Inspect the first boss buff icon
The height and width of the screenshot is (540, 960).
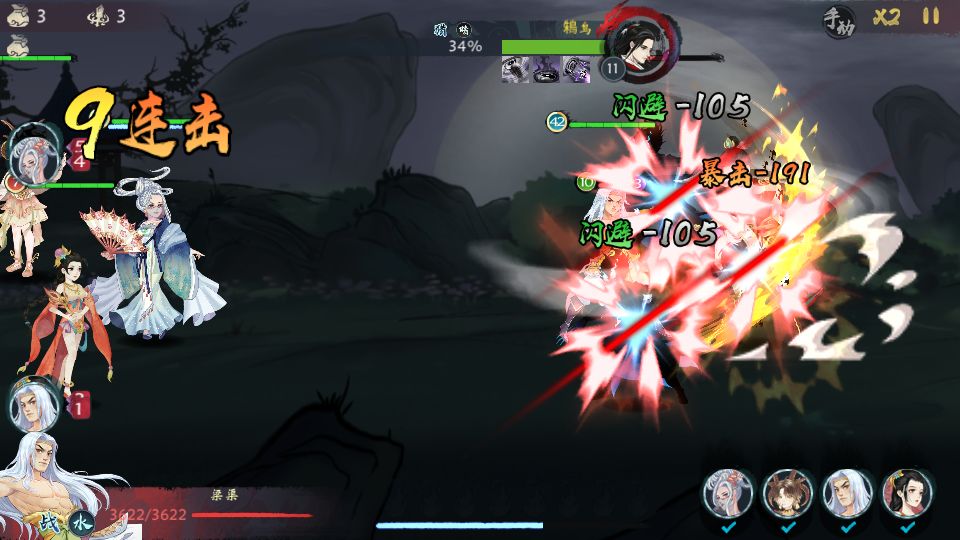coord(515,69)
